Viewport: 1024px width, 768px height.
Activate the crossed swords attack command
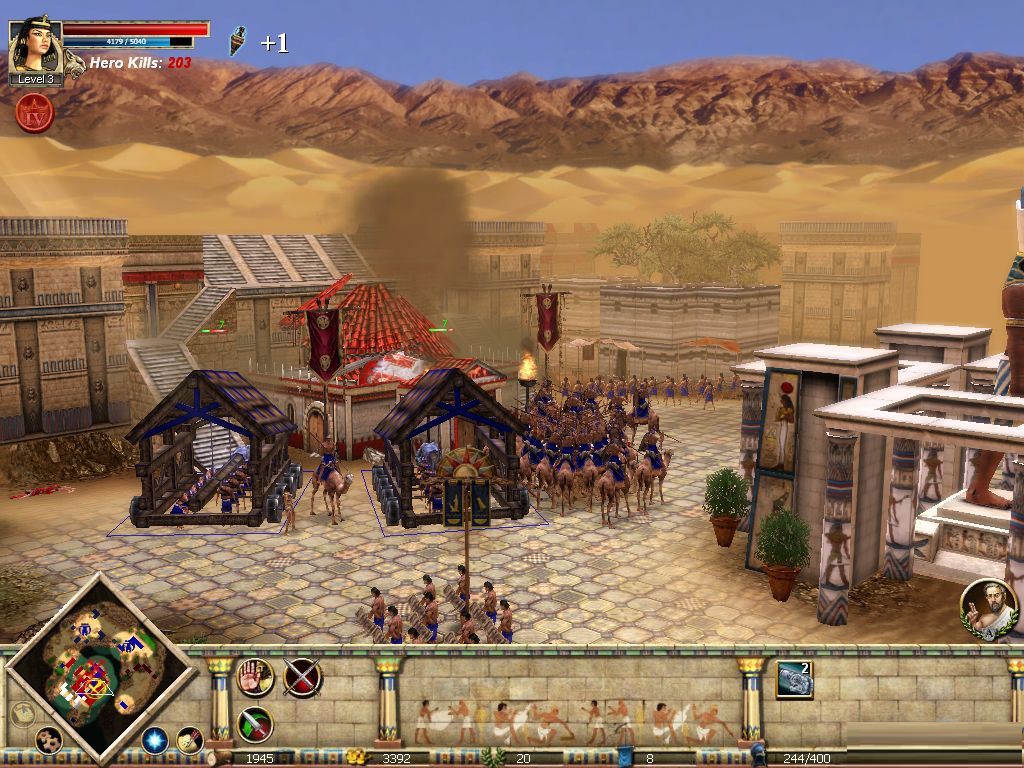[302, 677]
